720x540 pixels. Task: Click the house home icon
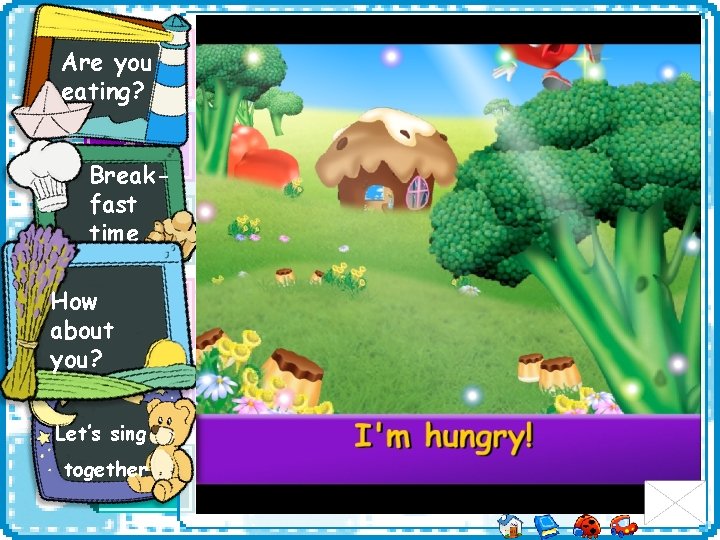point(509,525)
